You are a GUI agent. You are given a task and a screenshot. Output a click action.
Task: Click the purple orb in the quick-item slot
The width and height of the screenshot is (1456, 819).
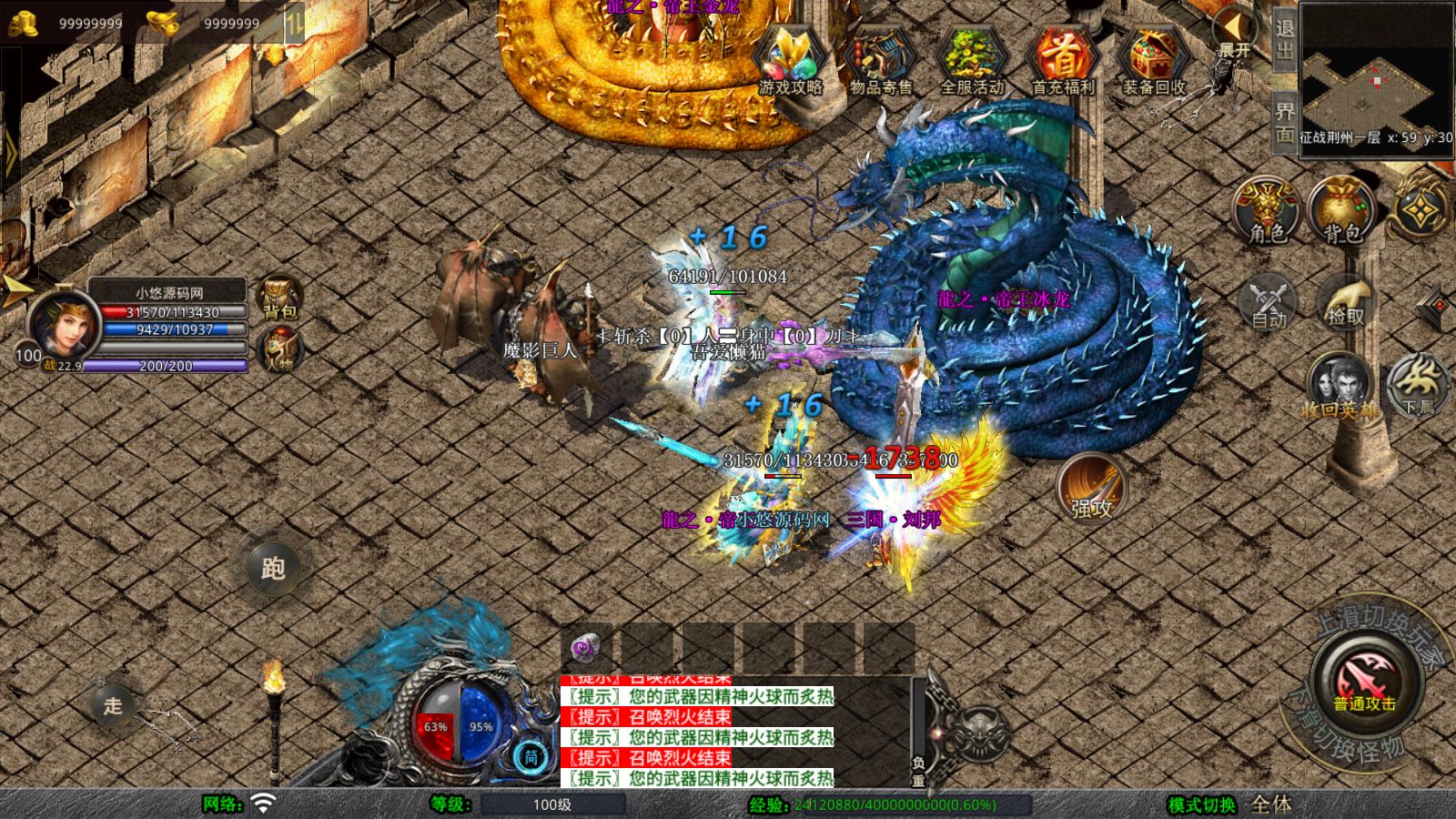[585, 649]
